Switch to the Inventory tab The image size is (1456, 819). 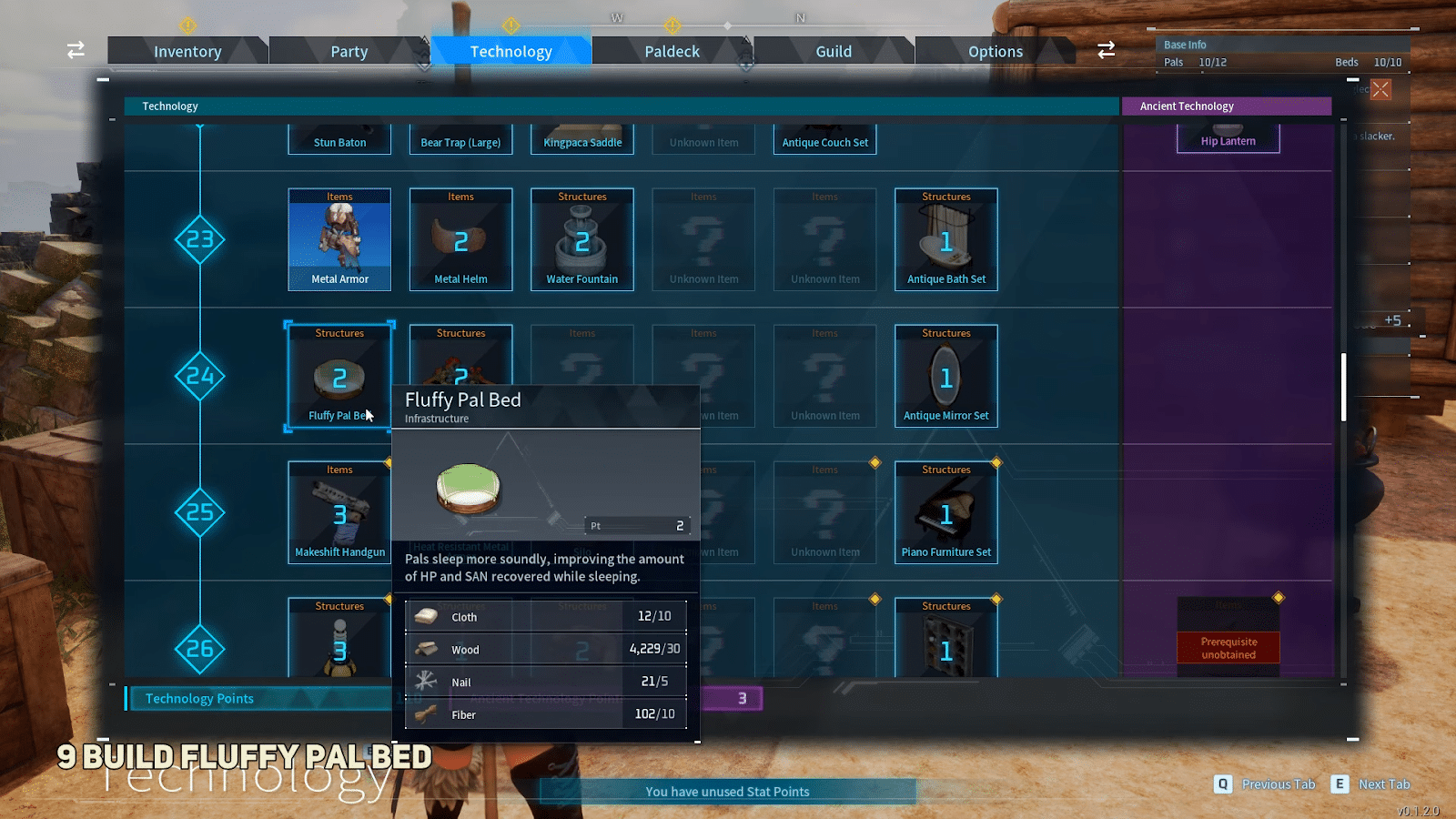tap(187, 51)
